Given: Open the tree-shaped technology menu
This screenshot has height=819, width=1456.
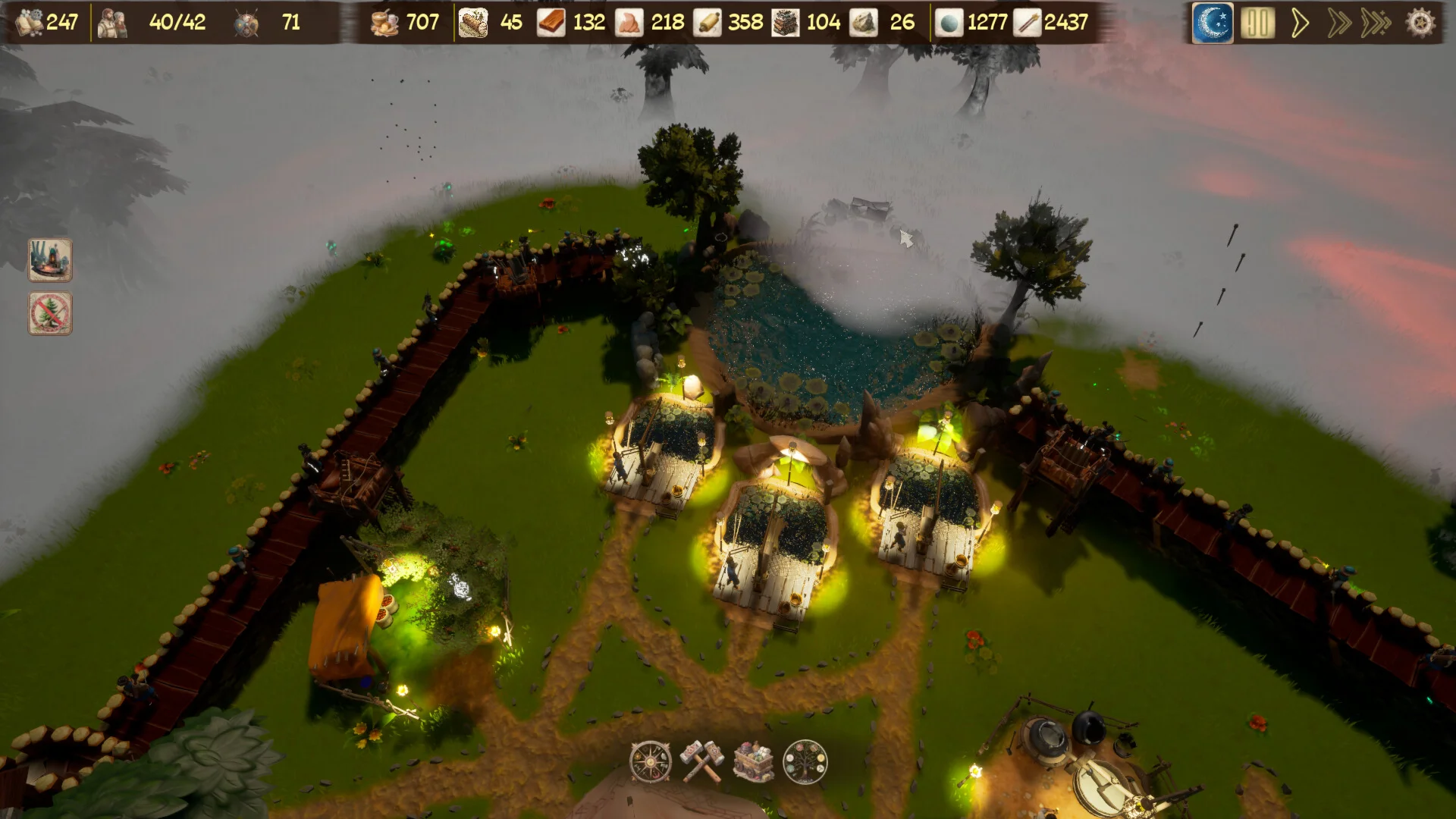Looking at the screenshot, I should pyautogui.click(x=805, y=761).
